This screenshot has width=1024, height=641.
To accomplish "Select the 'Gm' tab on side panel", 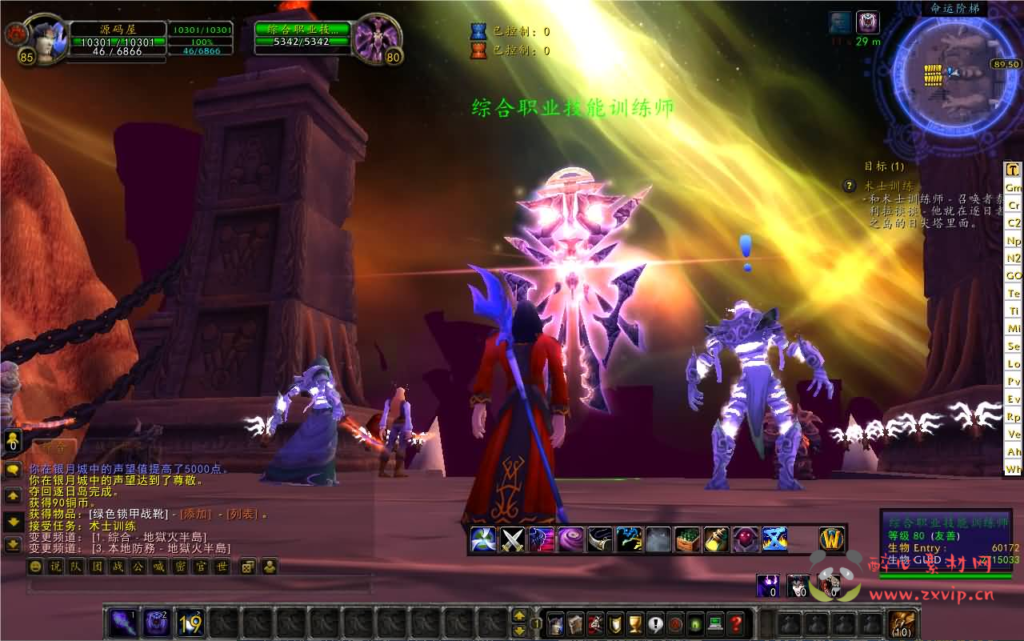I will coord(1013,187).
